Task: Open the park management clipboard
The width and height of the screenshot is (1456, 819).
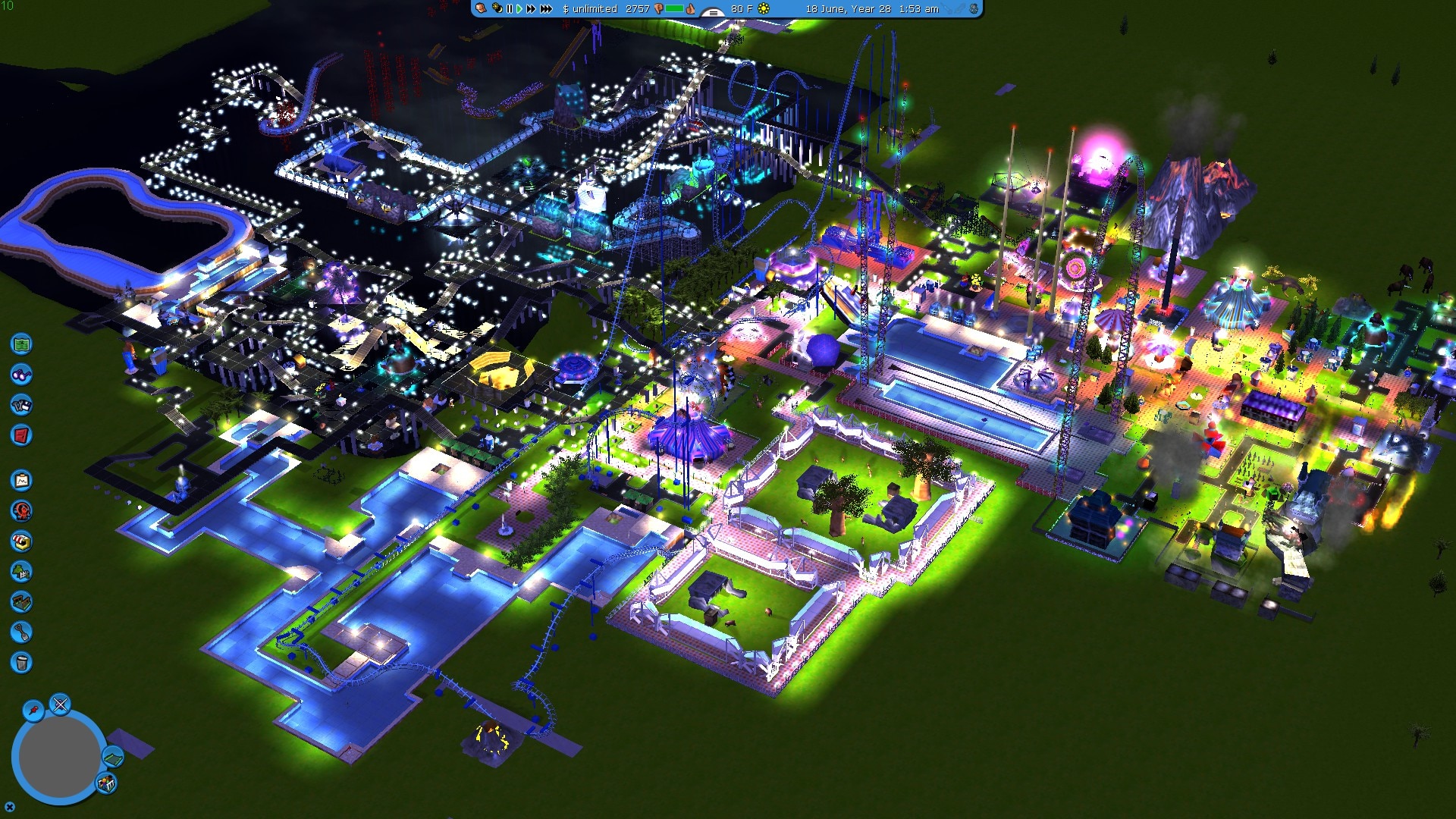Action: [21, 481]
